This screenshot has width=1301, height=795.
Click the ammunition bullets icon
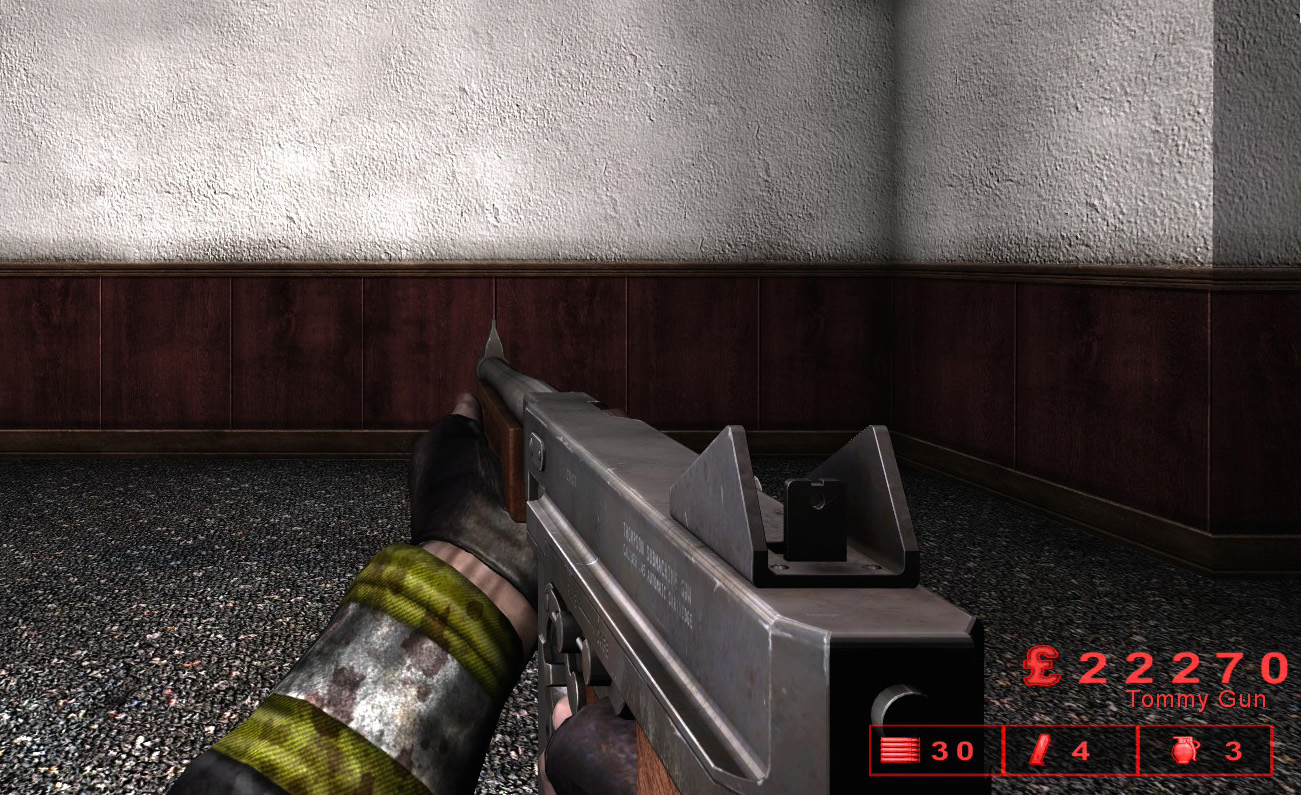point(898,751)
